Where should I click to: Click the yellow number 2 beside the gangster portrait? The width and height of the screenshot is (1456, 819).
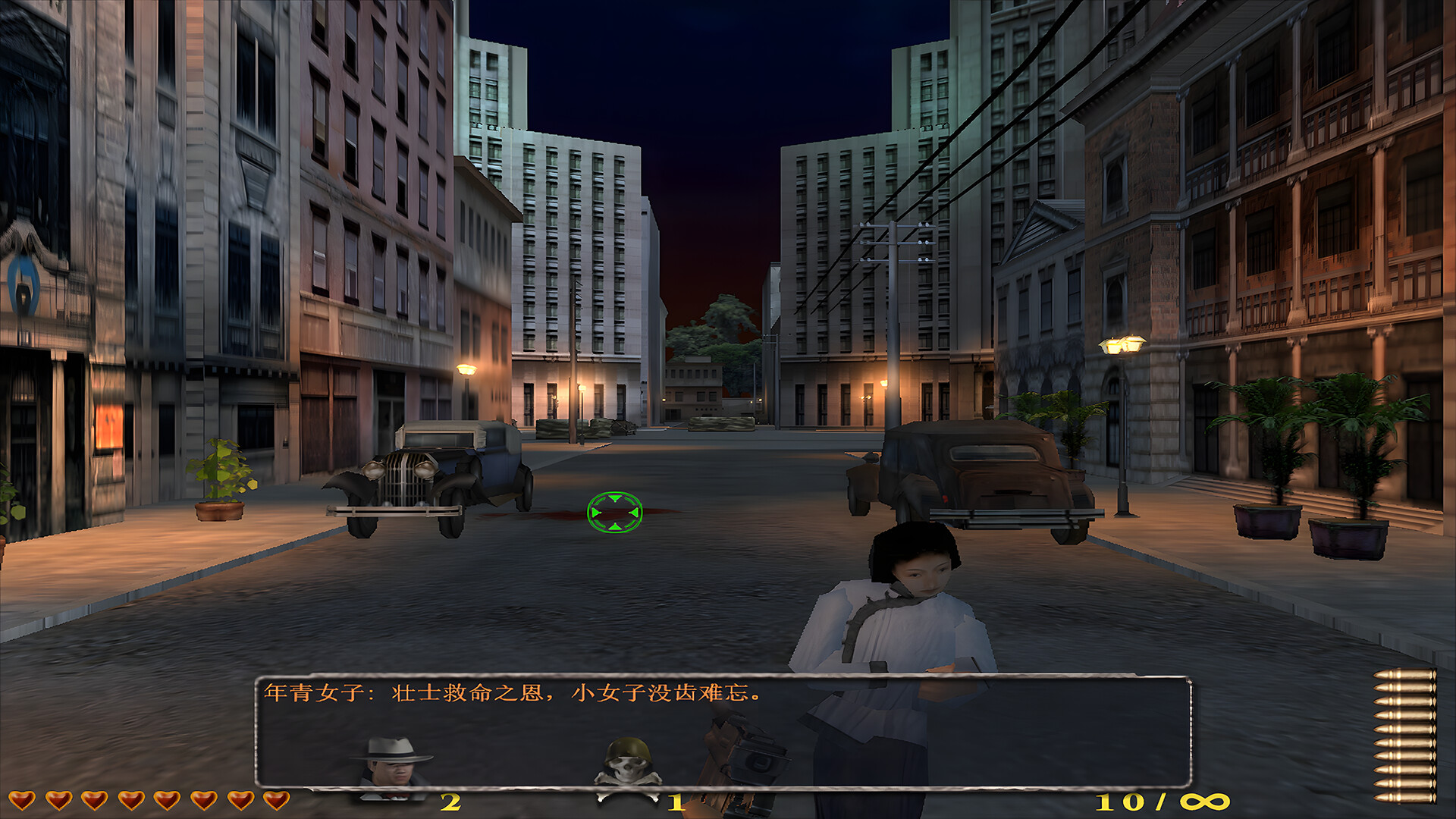[x=453, y=800]
